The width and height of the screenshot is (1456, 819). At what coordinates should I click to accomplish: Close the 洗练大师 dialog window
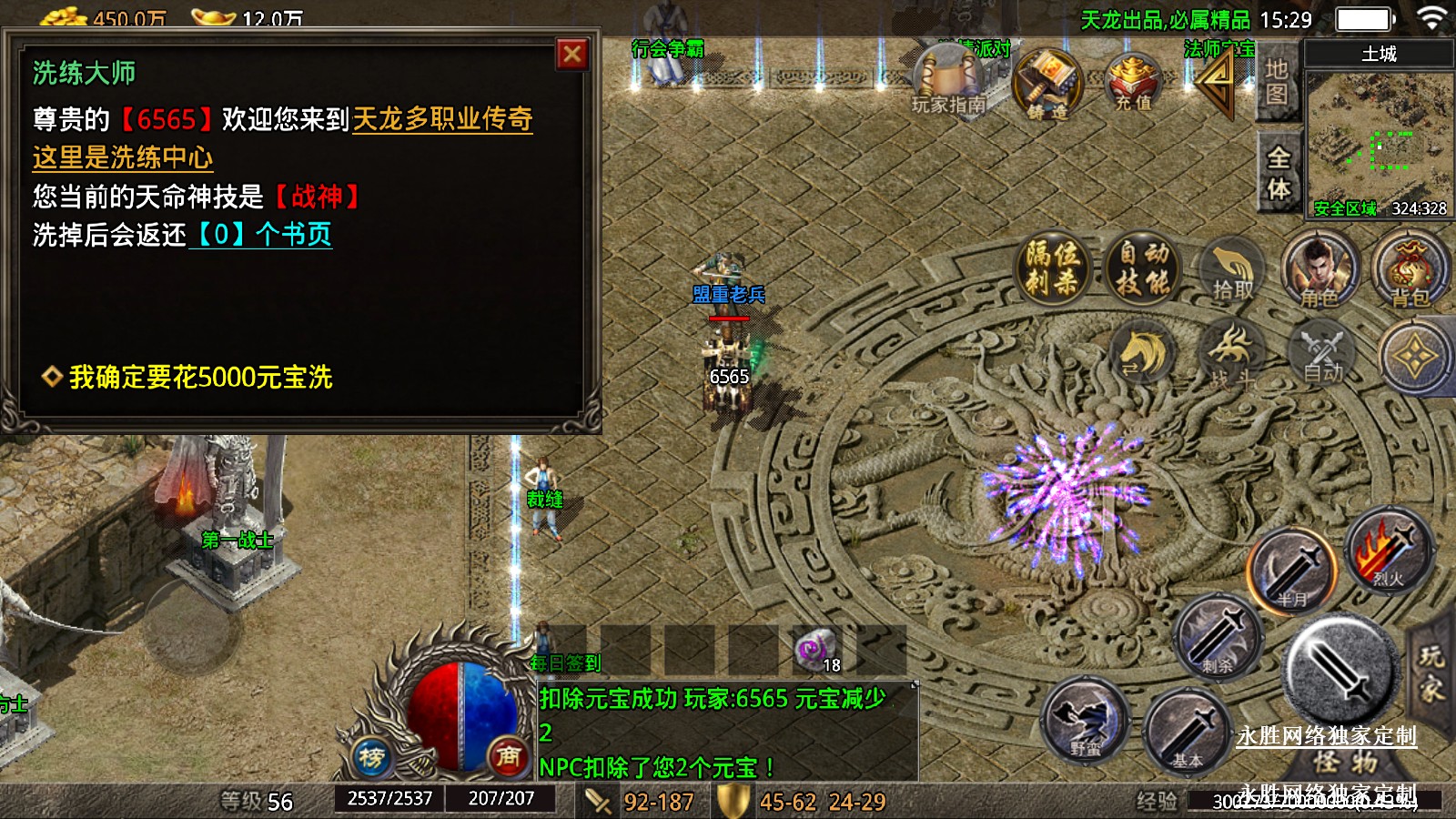tap(572, 55)
